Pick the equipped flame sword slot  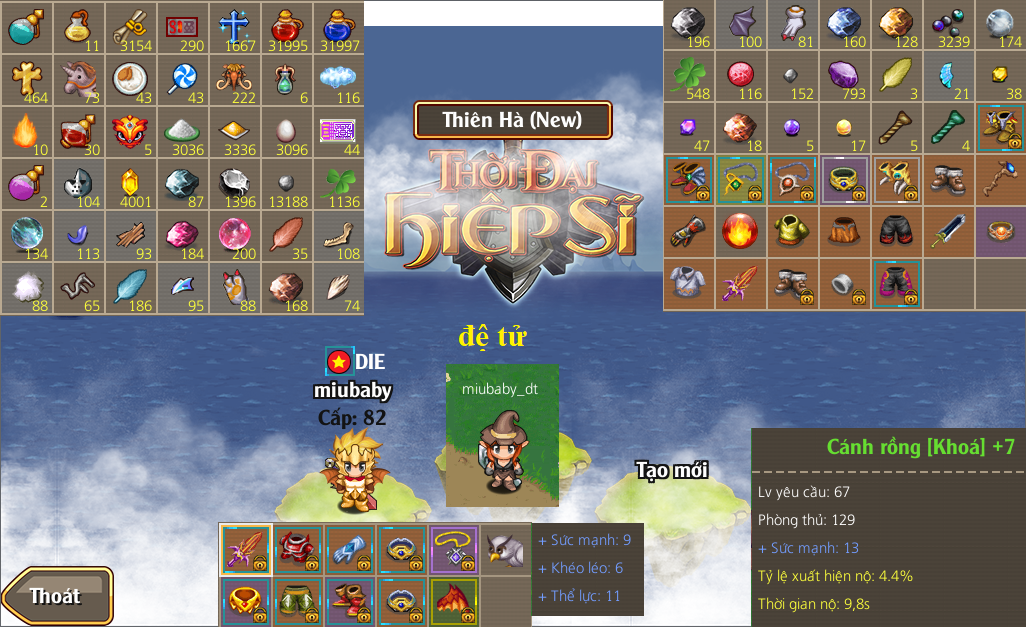[x=246, y=549]
